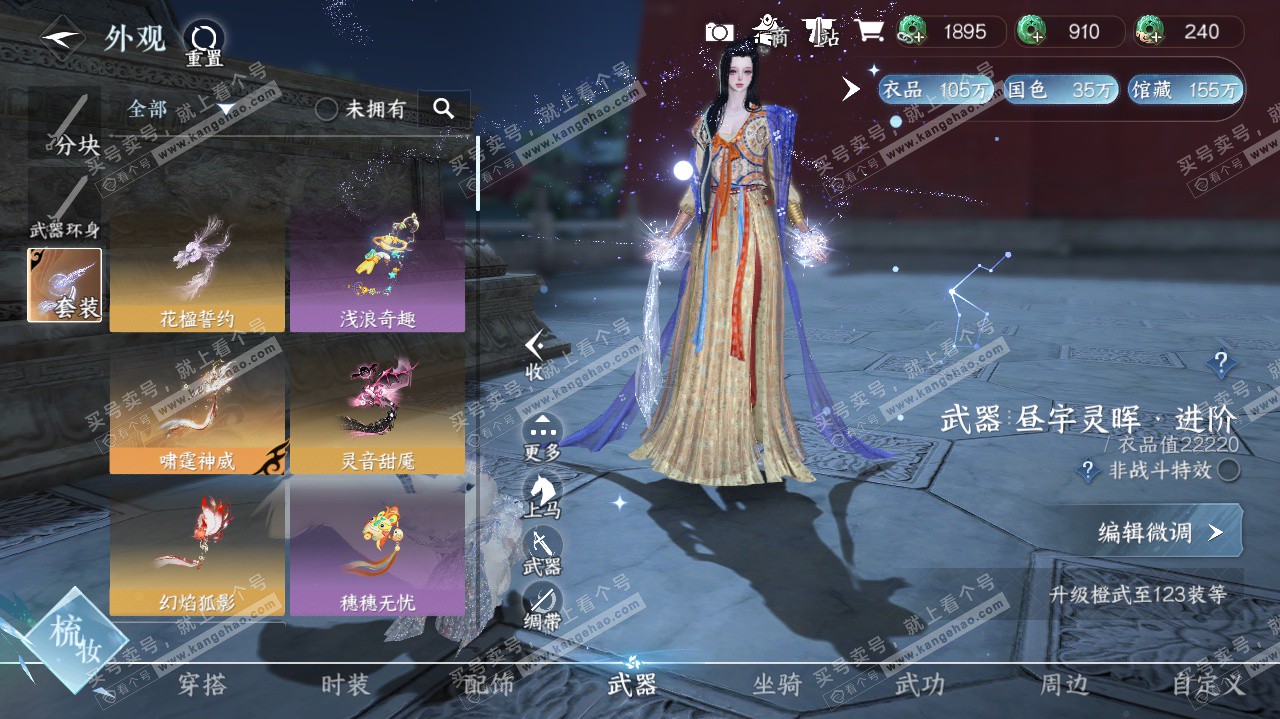The image size is (1280, 719).
Task: Switch to the 坐骑 tab
Action: [777, 685]
